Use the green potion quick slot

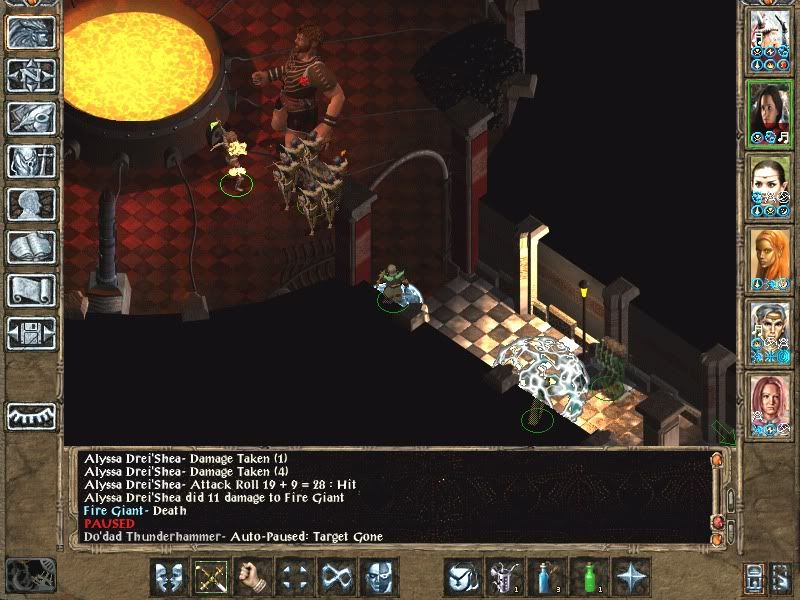[x=589, y=577]
